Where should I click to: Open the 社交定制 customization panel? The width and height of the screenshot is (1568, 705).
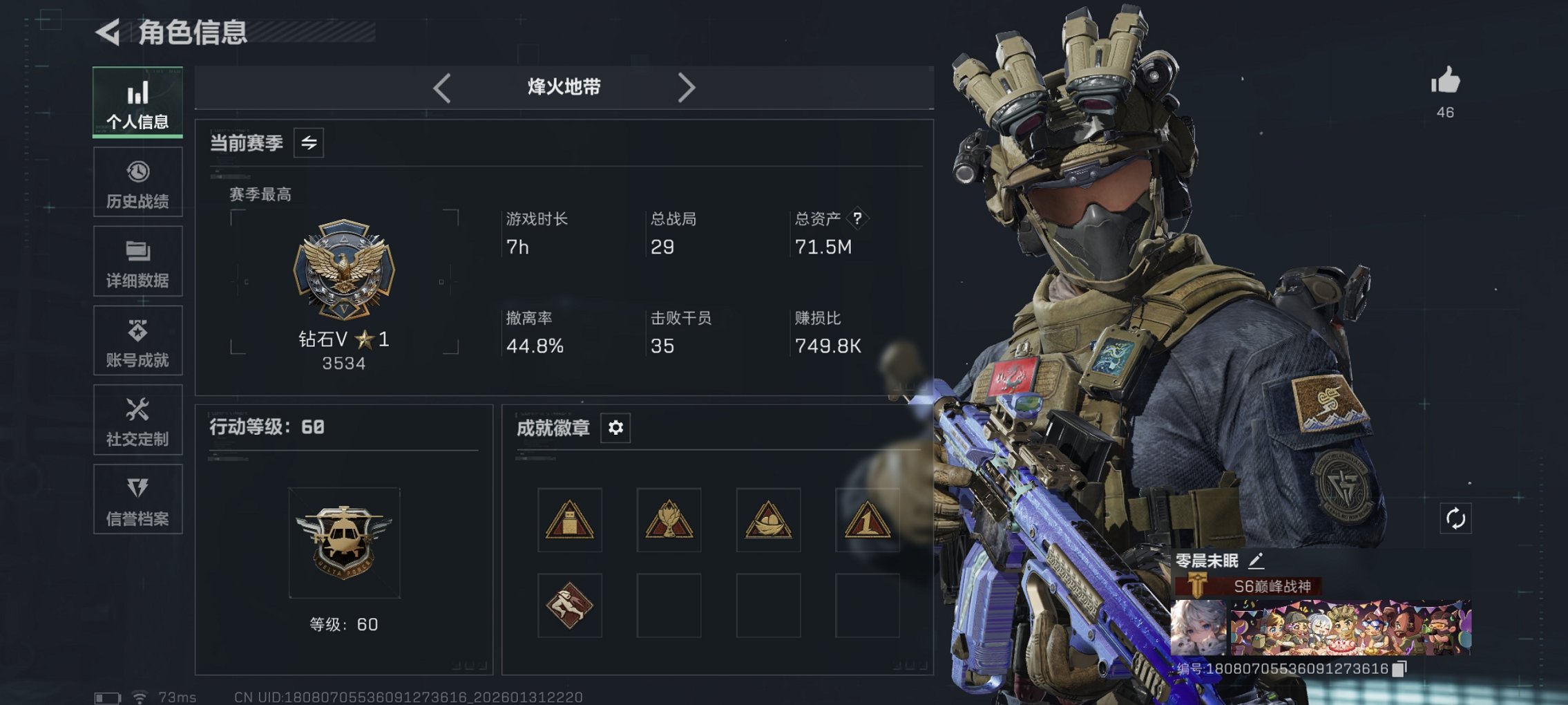pyautogui.click(x=137, y=420)
